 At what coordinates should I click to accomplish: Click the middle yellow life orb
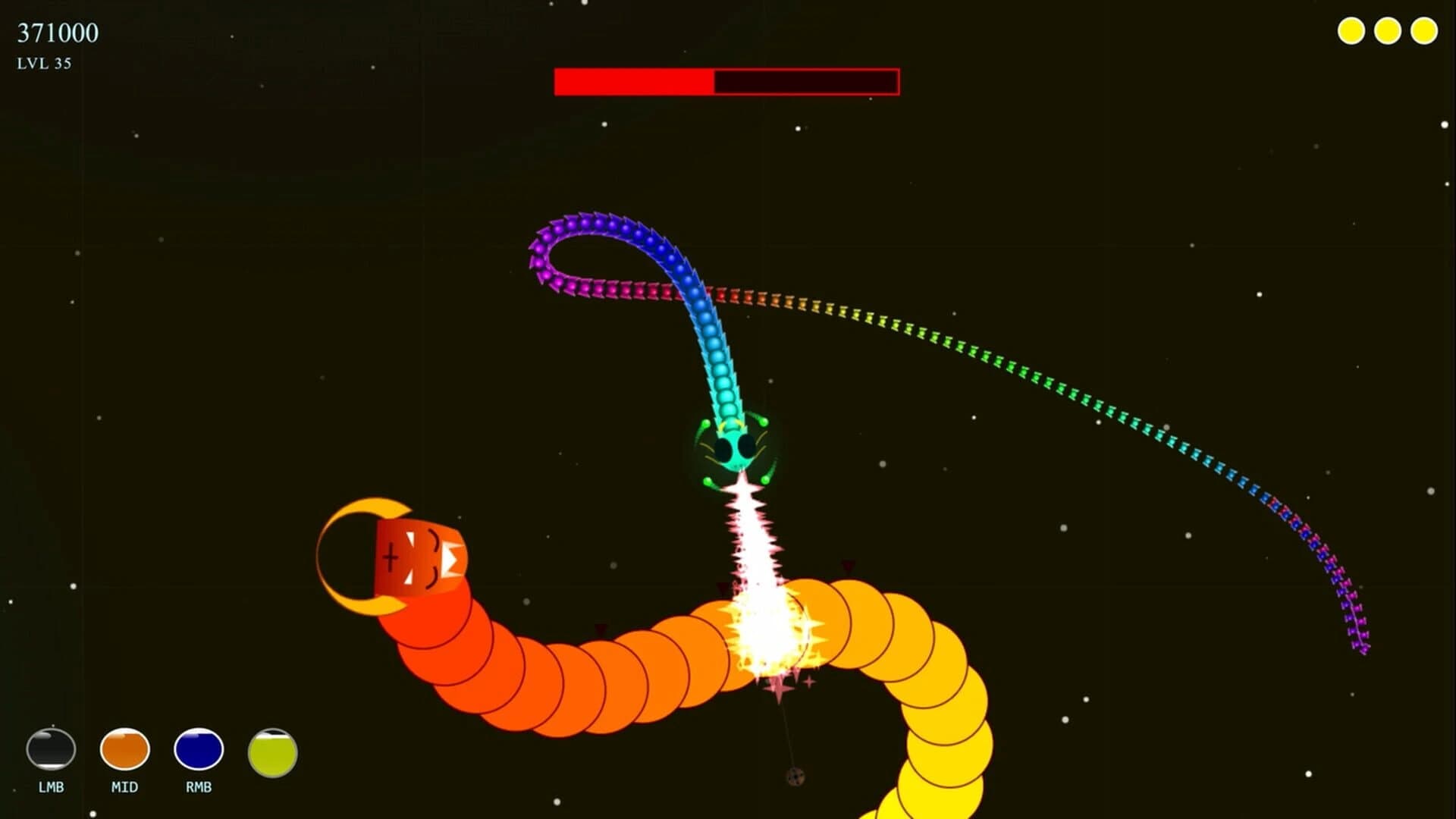point(1387,30)
